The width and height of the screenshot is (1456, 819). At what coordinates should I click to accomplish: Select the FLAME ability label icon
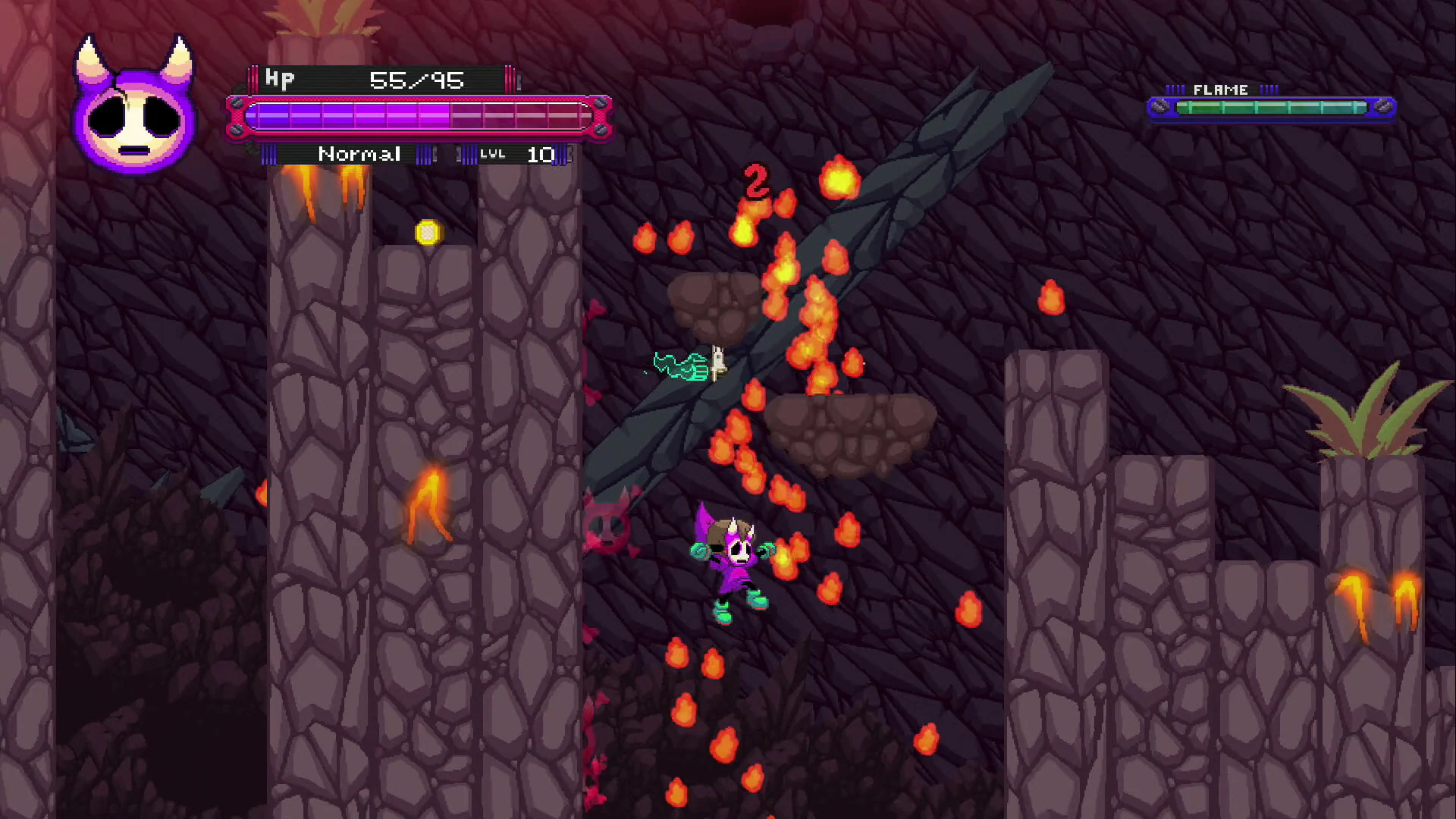(x=1219, y=89)
